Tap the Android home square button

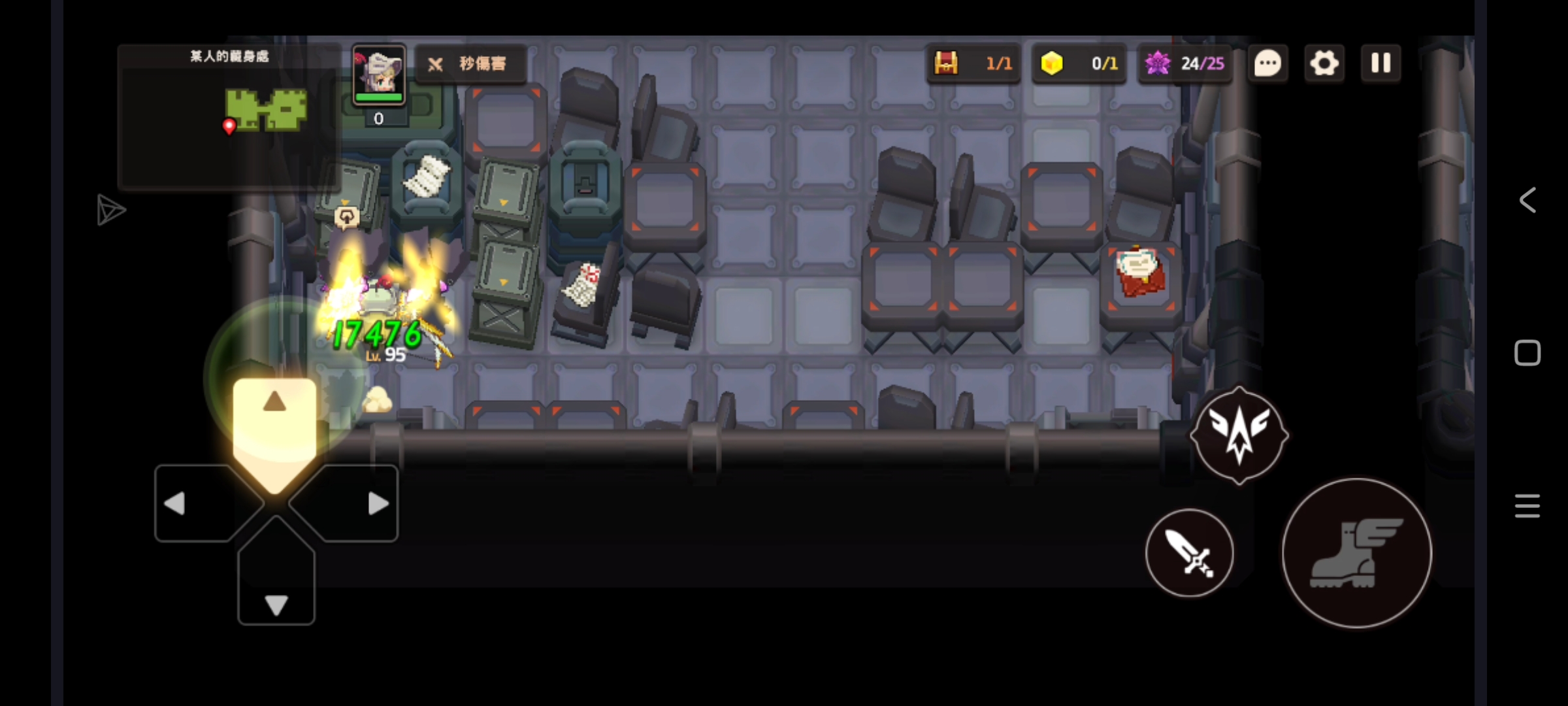pyautogui.click(x=1527, y=353)
